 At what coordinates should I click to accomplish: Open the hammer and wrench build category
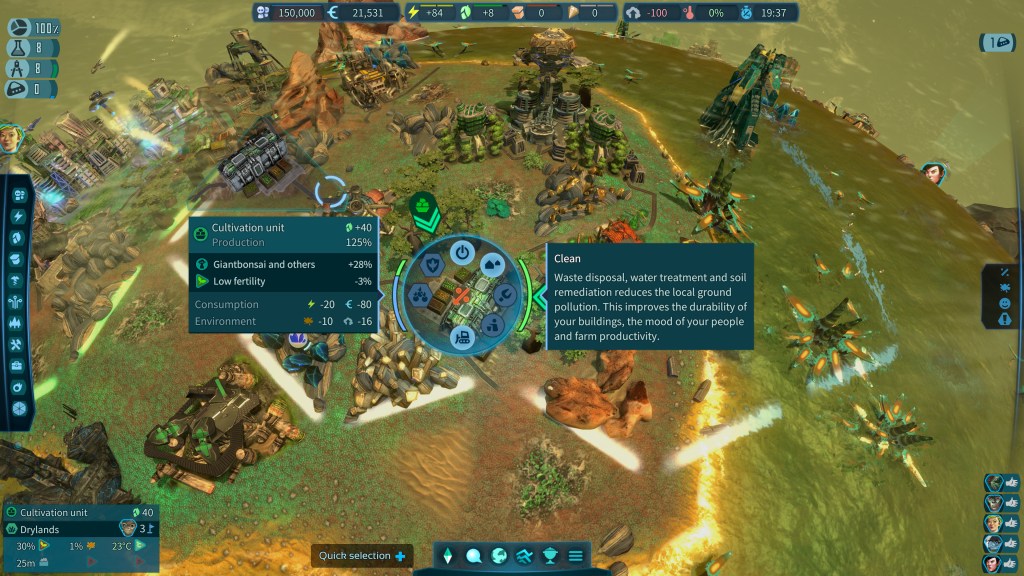coord(18,344)
